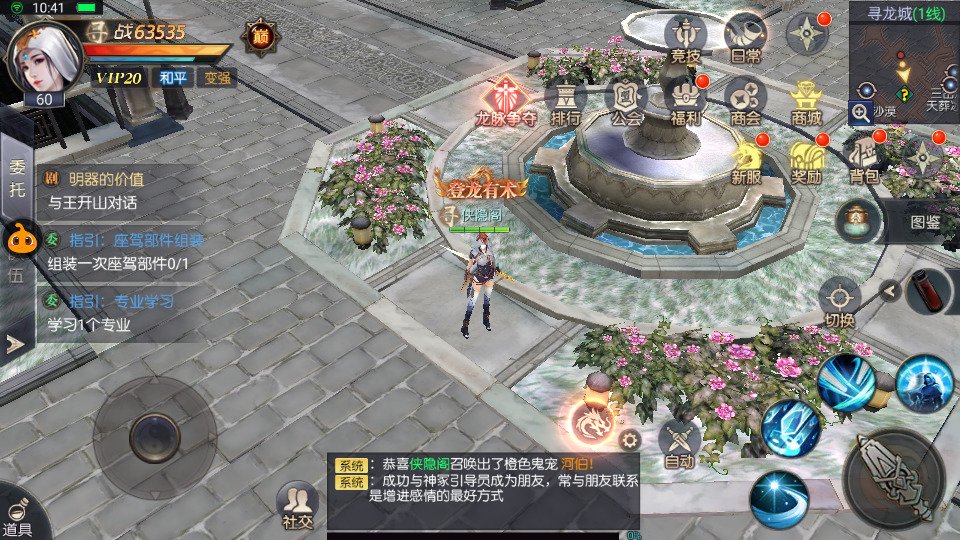
Task: Open the 公会 guild menu
Action: 626,103
